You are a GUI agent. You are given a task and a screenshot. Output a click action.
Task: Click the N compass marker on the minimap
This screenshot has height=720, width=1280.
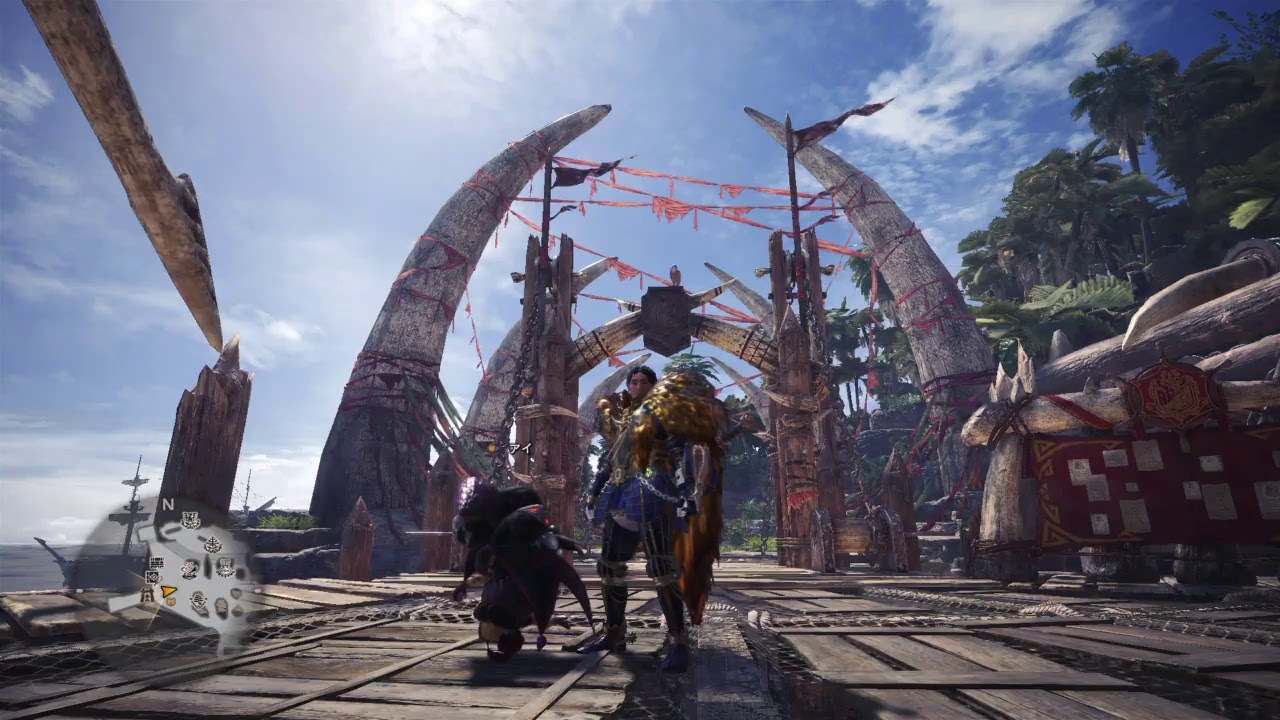tap(166, 504)
